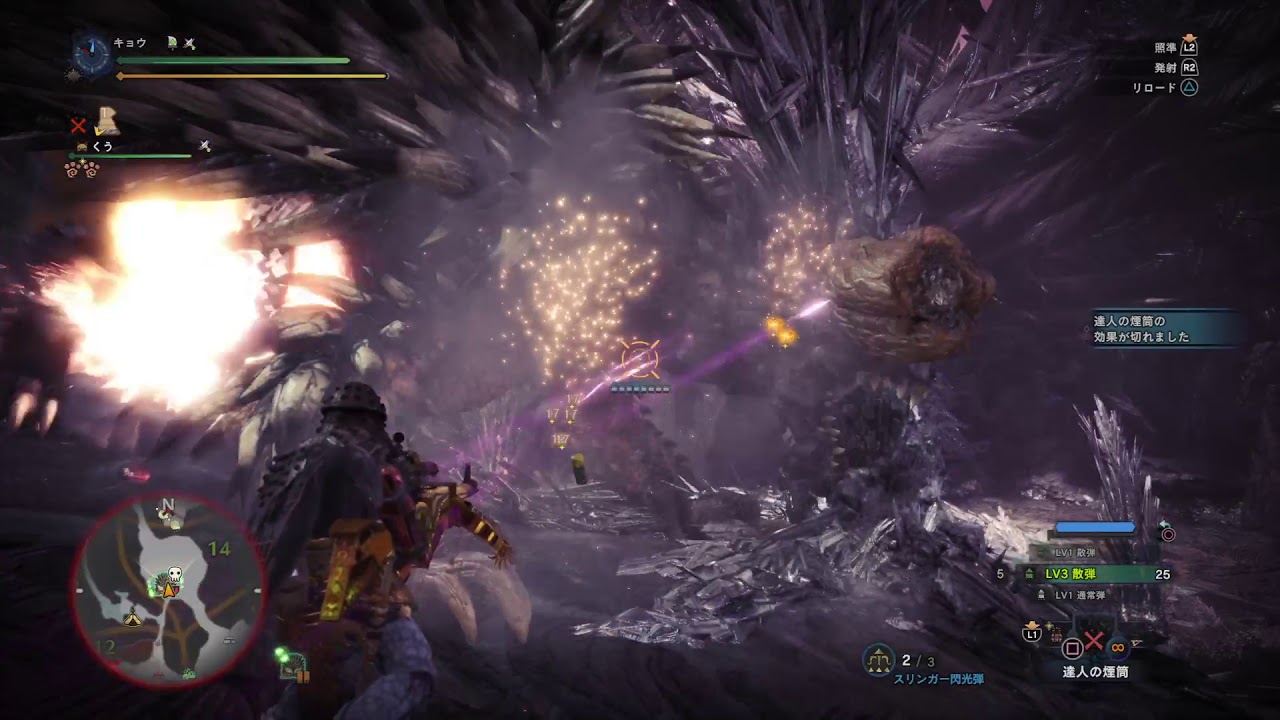Image resolution: width=1280 pixels, height=720 pixels.
Task: Select the camp tent marker on minimap
Action: pyautogui.click(x=132, y=620)
